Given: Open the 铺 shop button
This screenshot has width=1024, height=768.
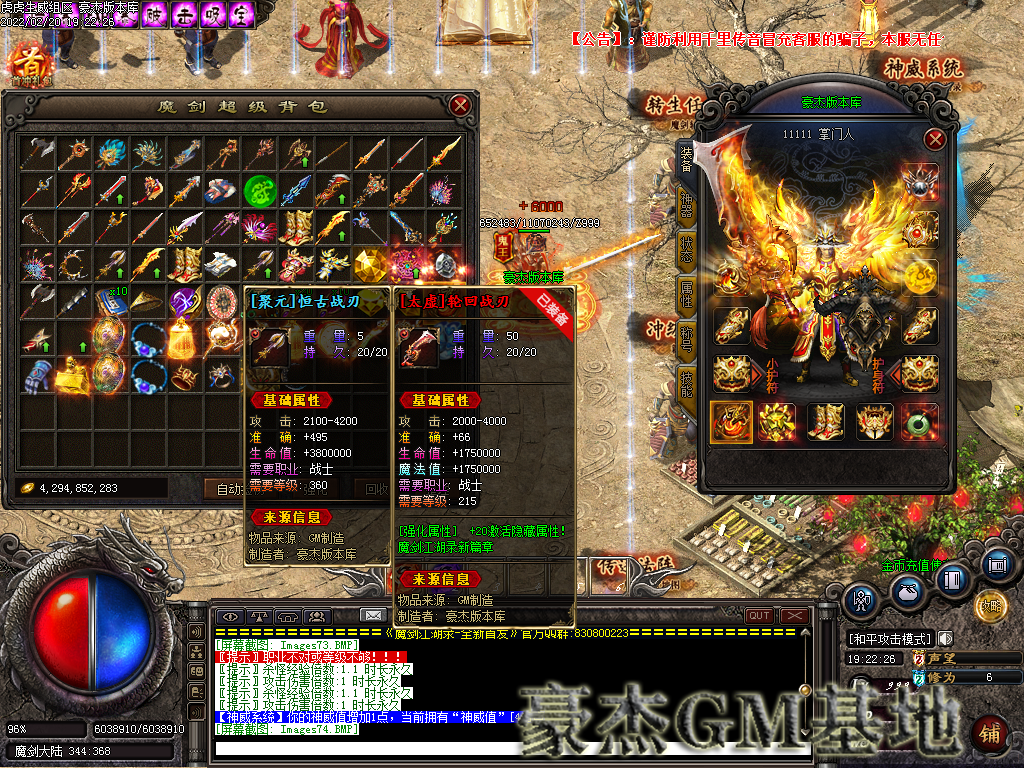Looking at the screenshot, I should click(989, 733).
